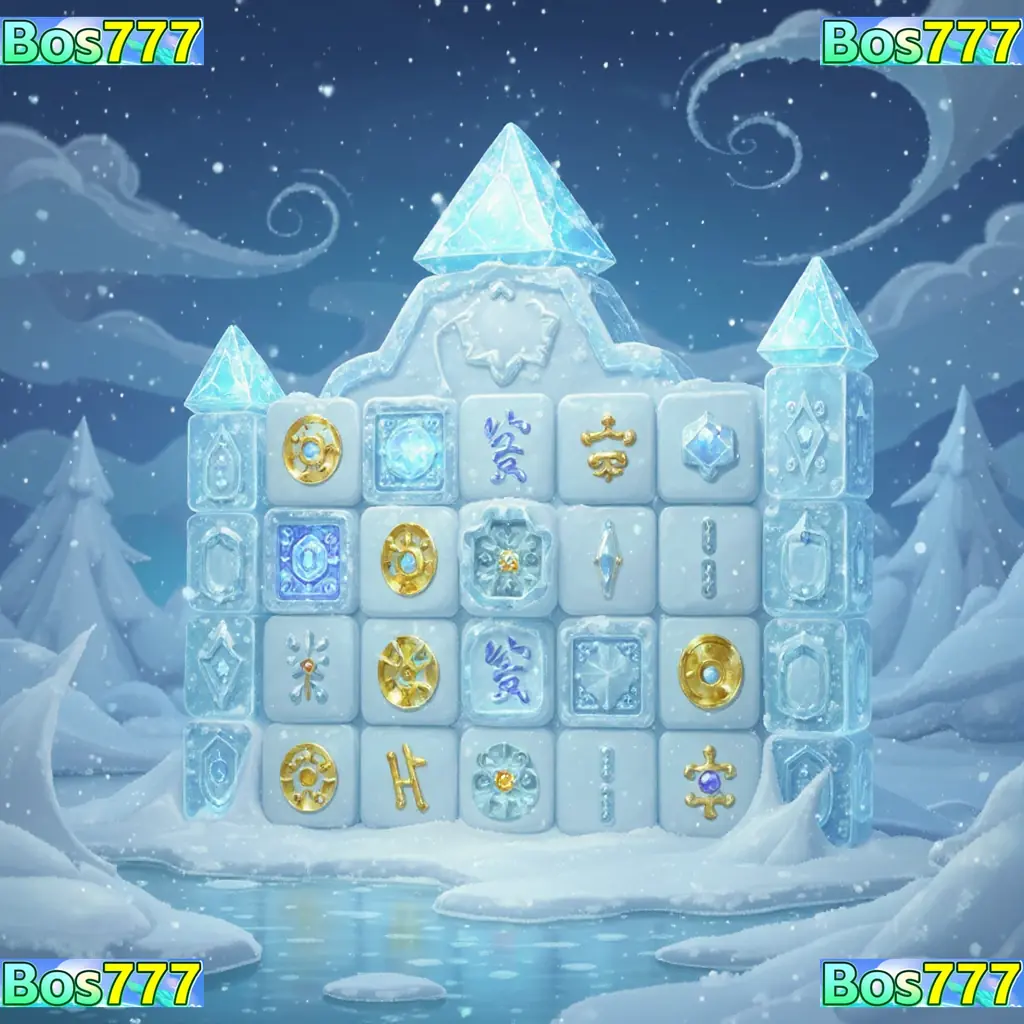Click the single ice diamond shard tile
Image resolution: width=1024 pixels, height=1024 pixels.
click(x=606, y=558)
